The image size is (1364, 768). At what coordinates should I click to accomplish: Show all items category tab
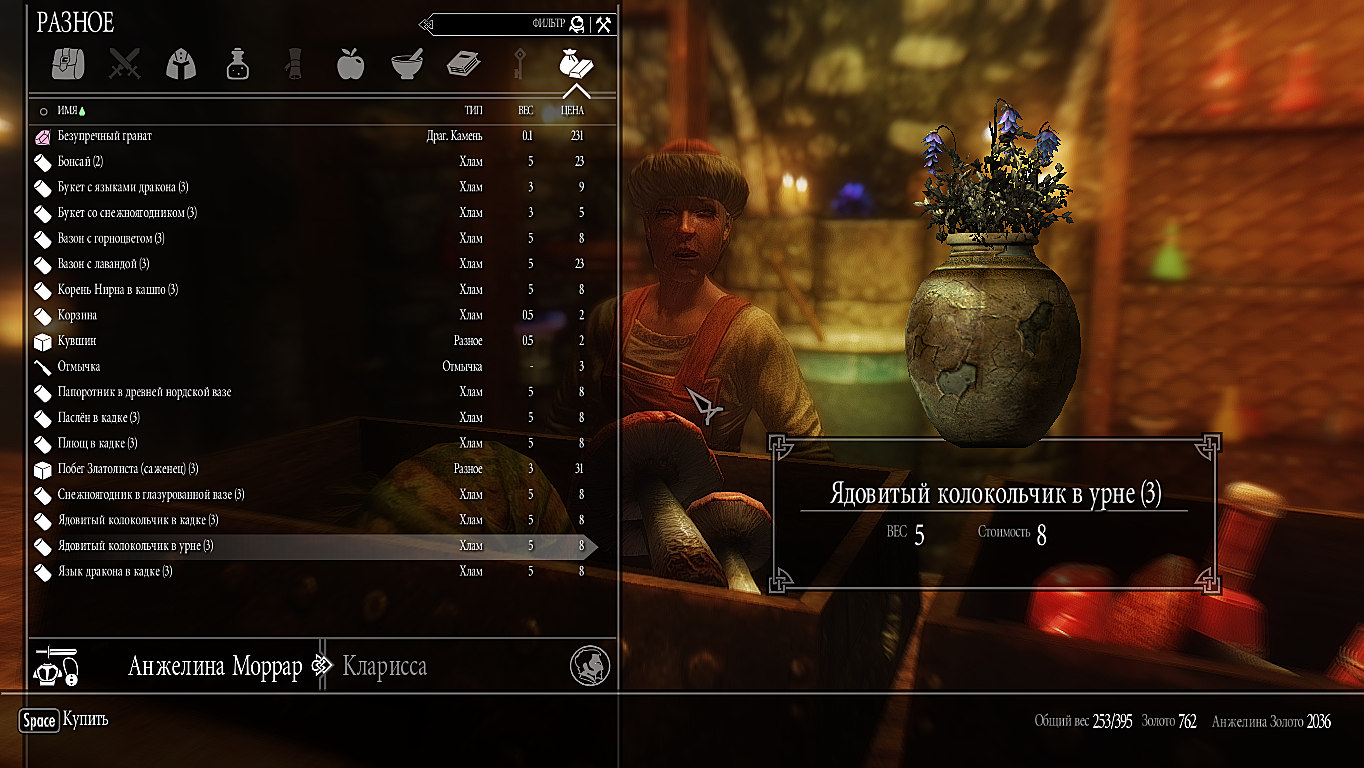68,64
